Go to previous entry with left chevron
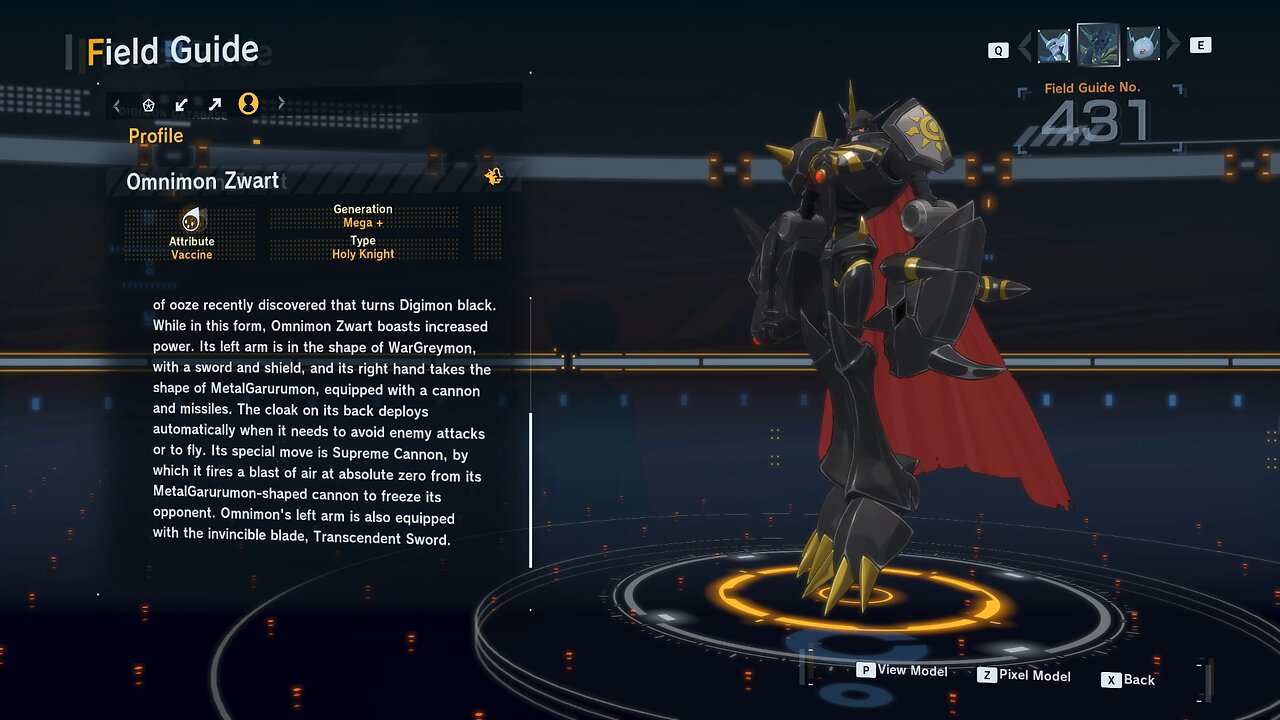The height and width of the screenshot is (720, 1280). [x=1024, y=46]
